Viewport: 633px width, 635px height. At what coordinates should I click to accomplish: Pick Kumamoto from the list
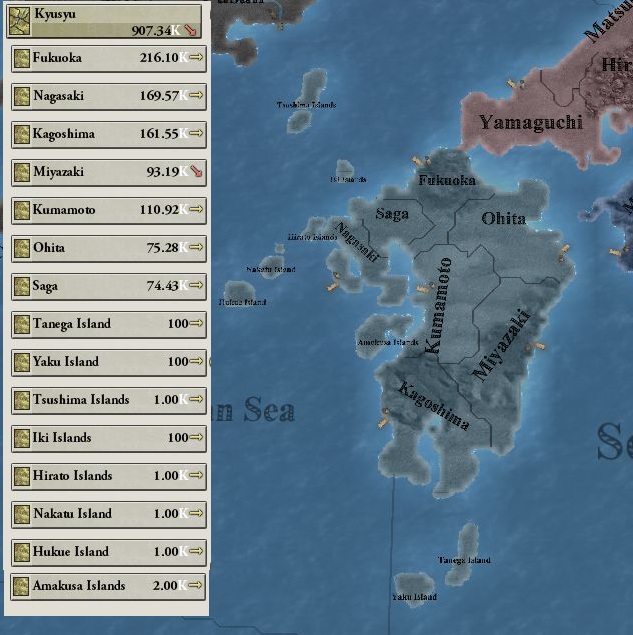pos(108,210)
